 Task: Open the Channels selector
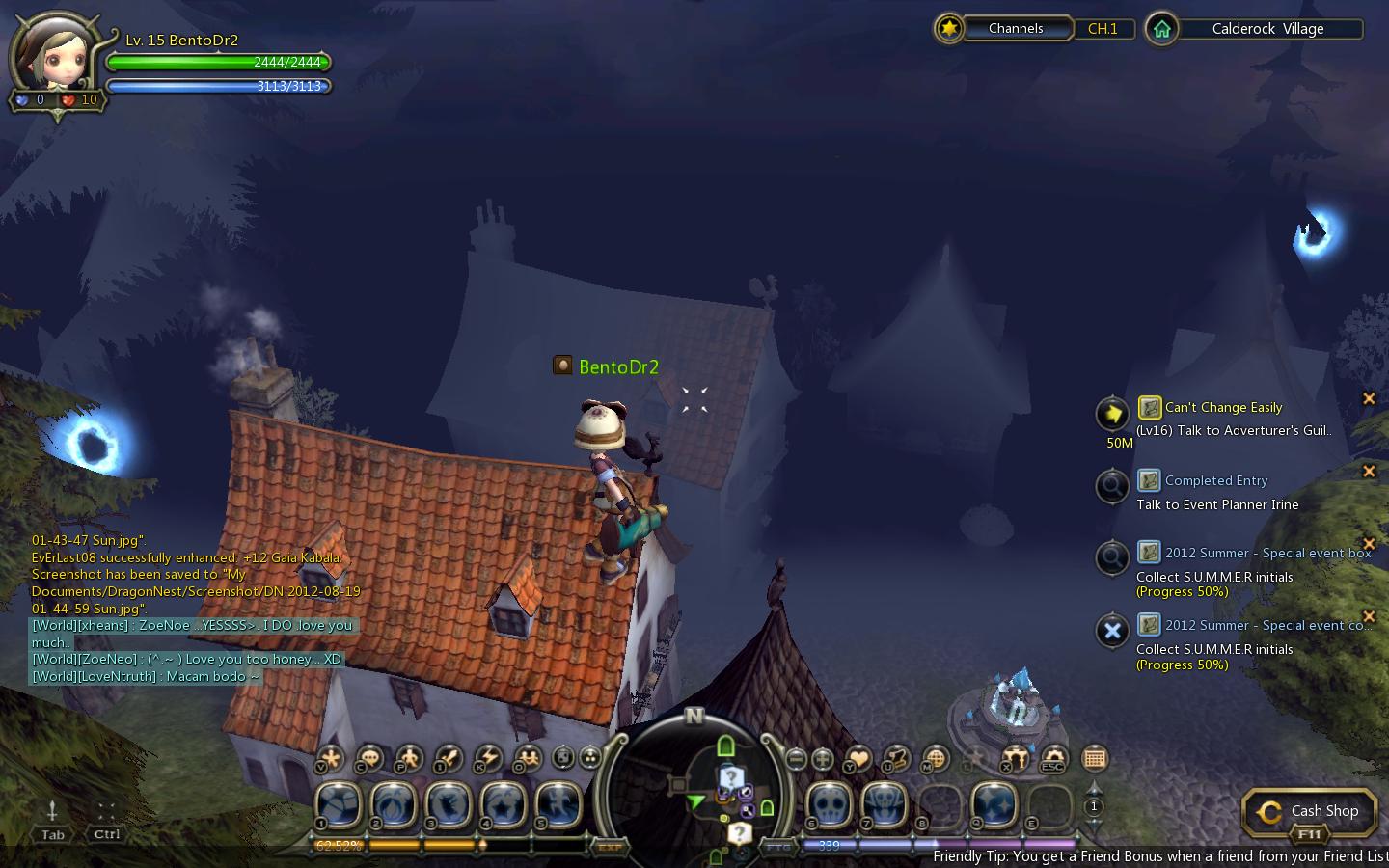[1015, 29]
